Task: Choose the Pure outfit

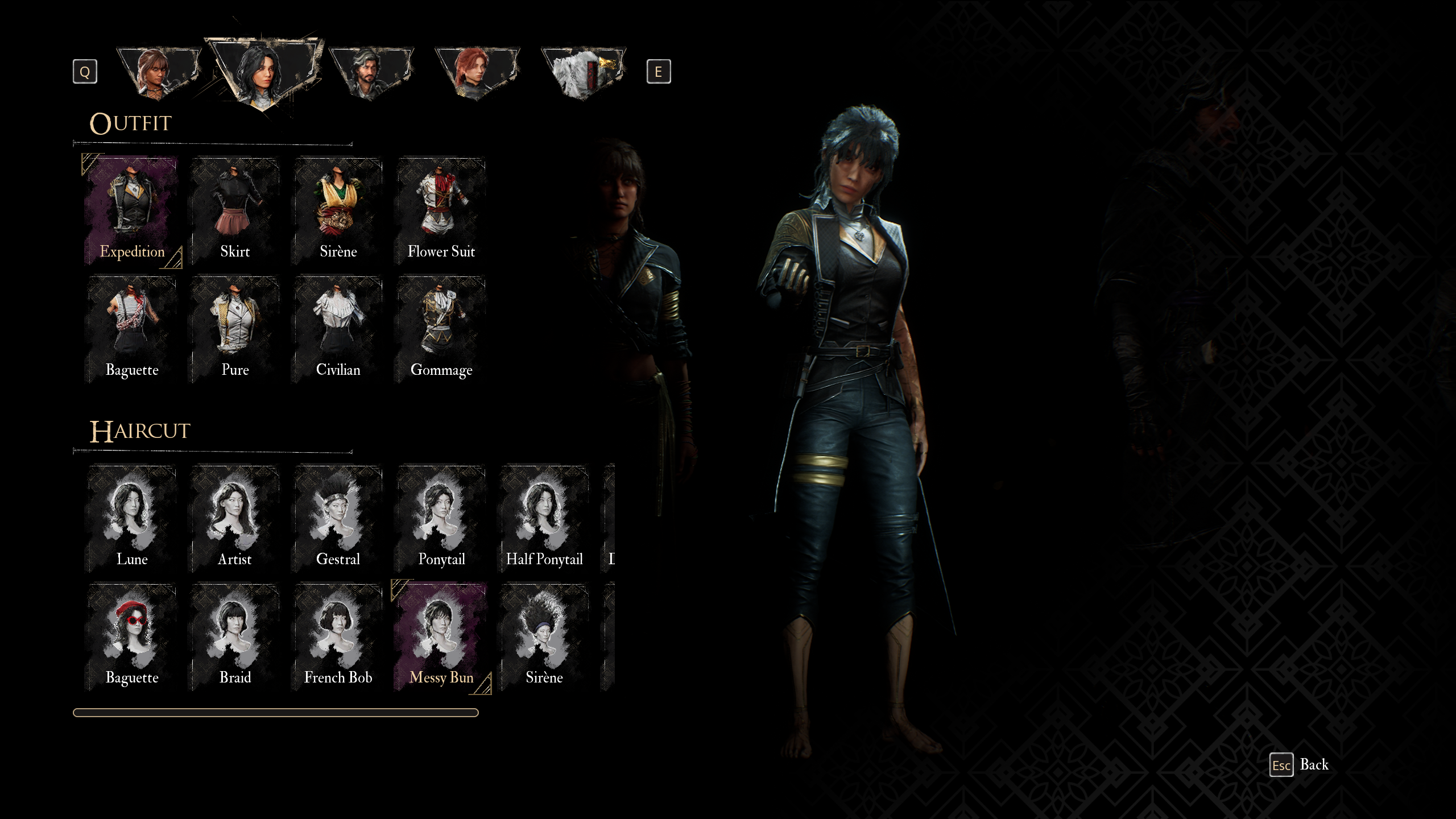Action: (235, 329)
